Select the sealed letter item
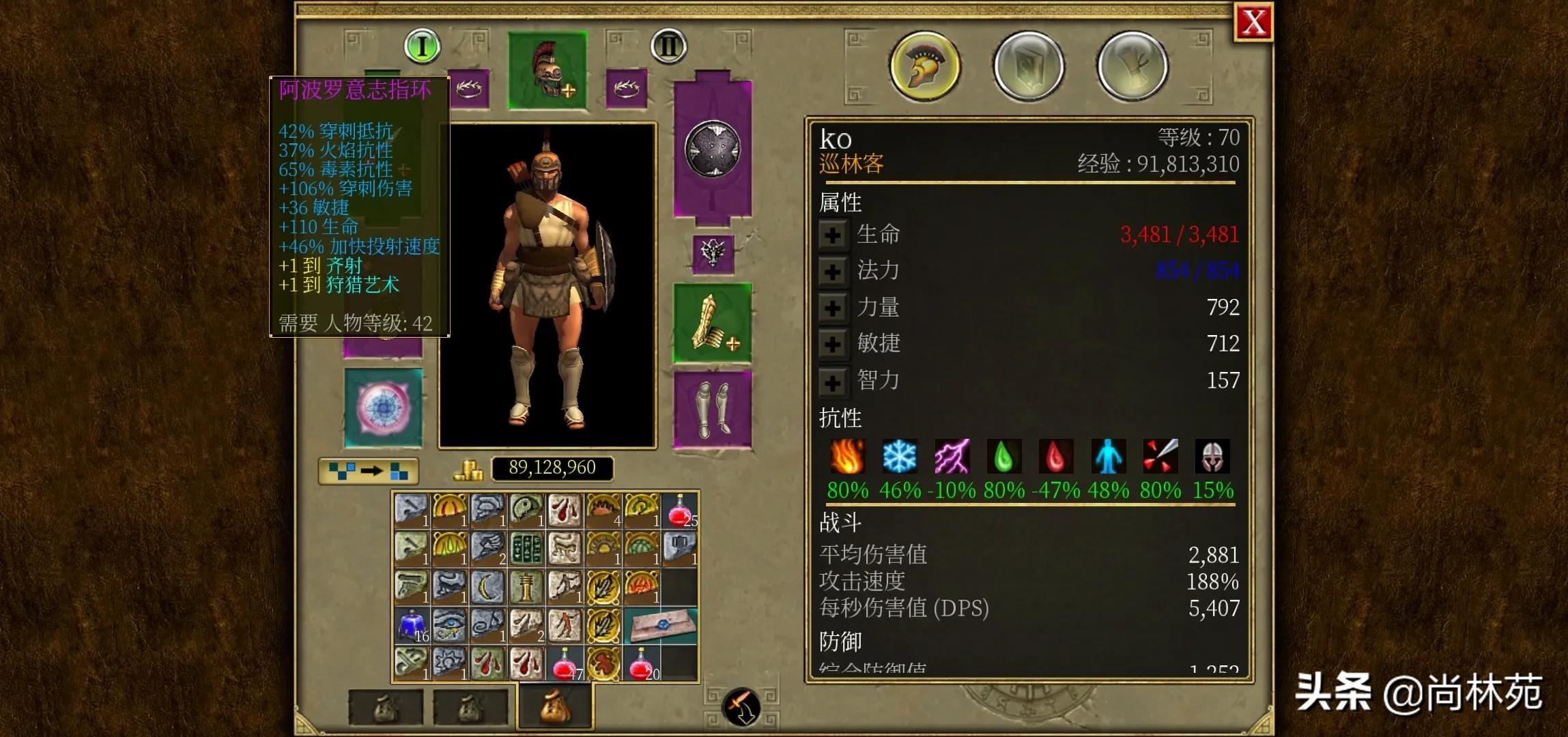 (659, 625)
